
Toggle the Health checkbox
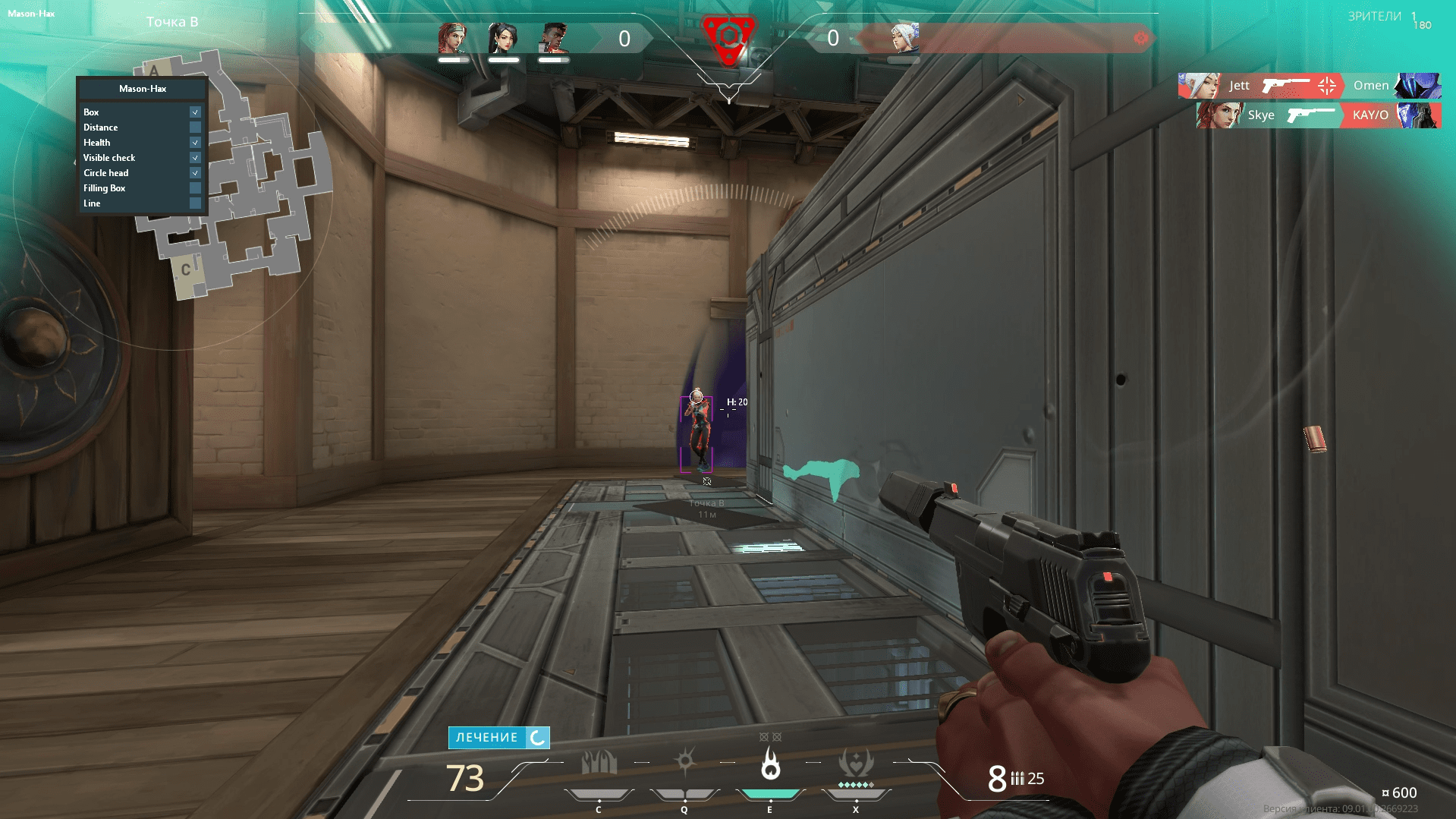(195, 143)
